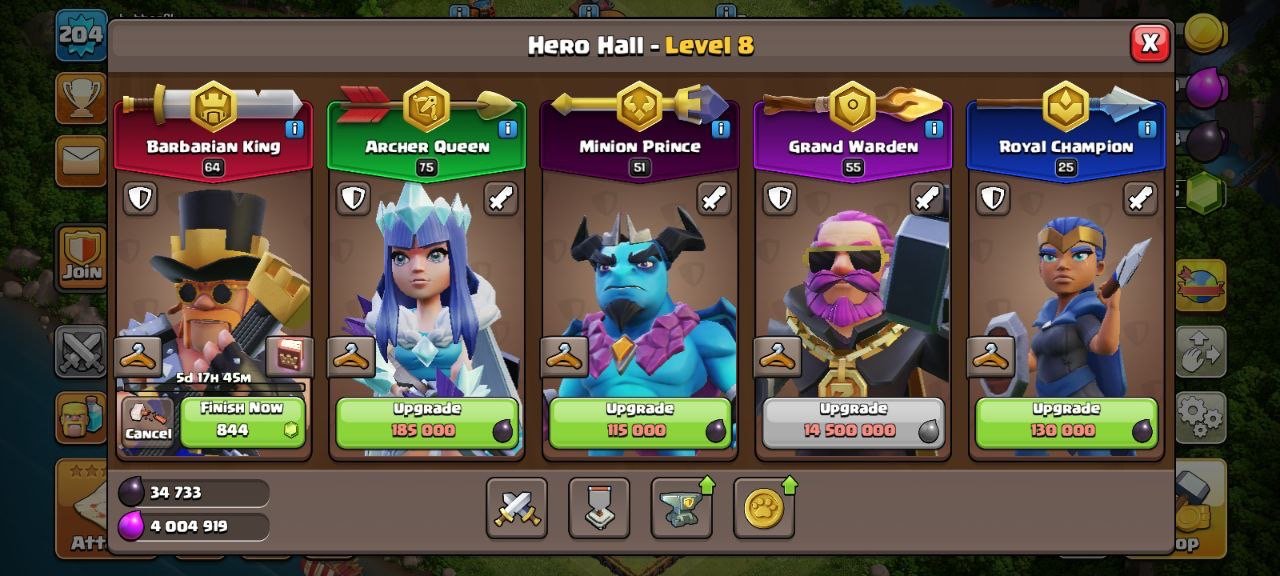Open the crossed swords hero menu

point(517,508)
